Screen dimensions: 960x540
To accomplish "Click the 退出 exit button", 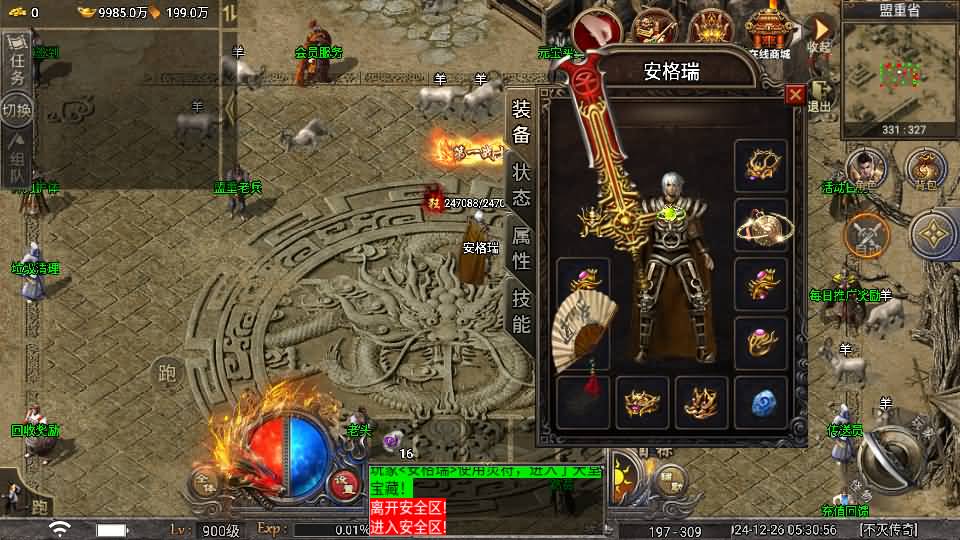I will [820, 95].
